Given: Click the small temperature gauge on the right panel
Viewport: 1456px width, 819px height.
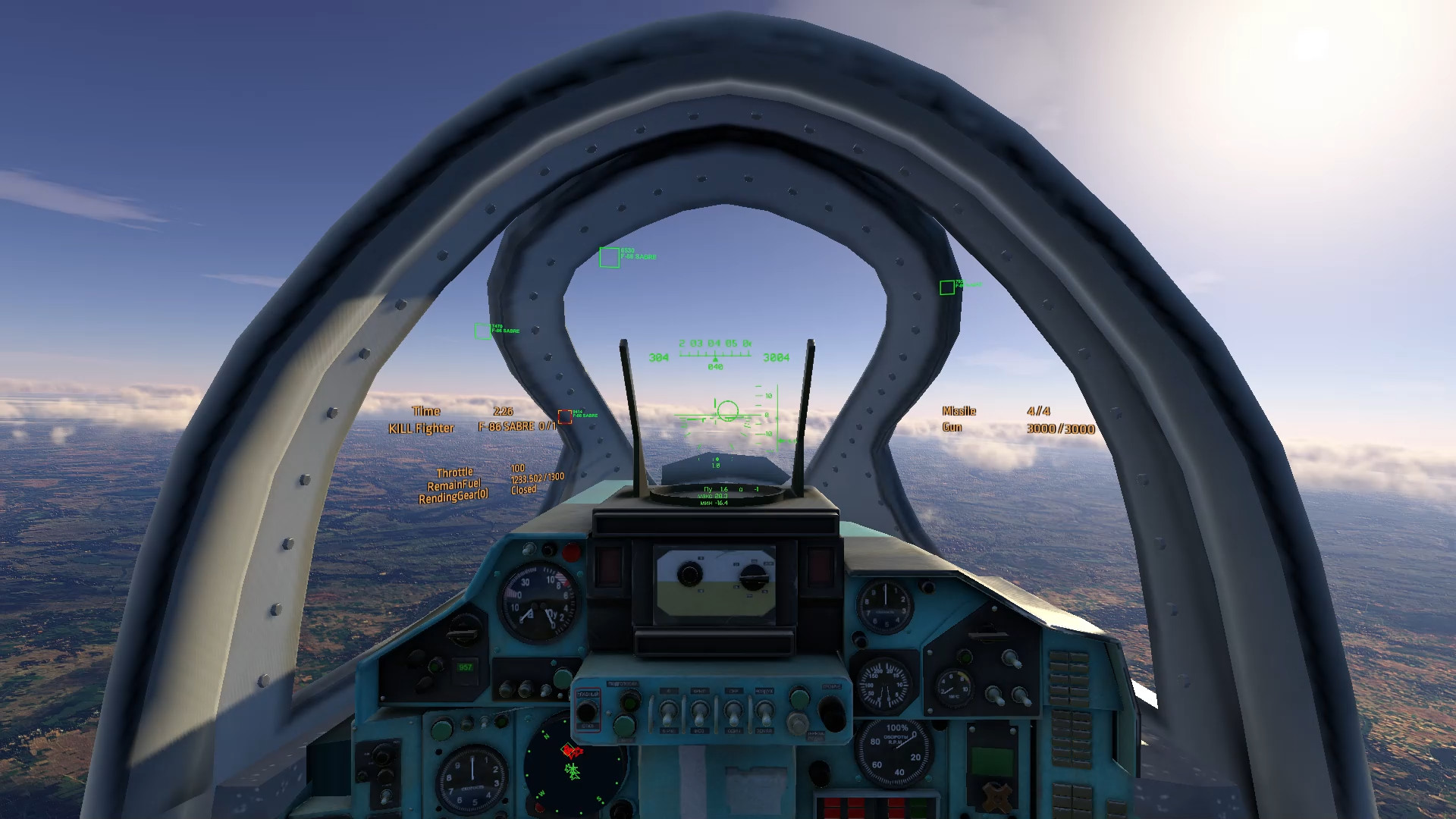Looking at the screenshot, I should click(x=953, y=687).
